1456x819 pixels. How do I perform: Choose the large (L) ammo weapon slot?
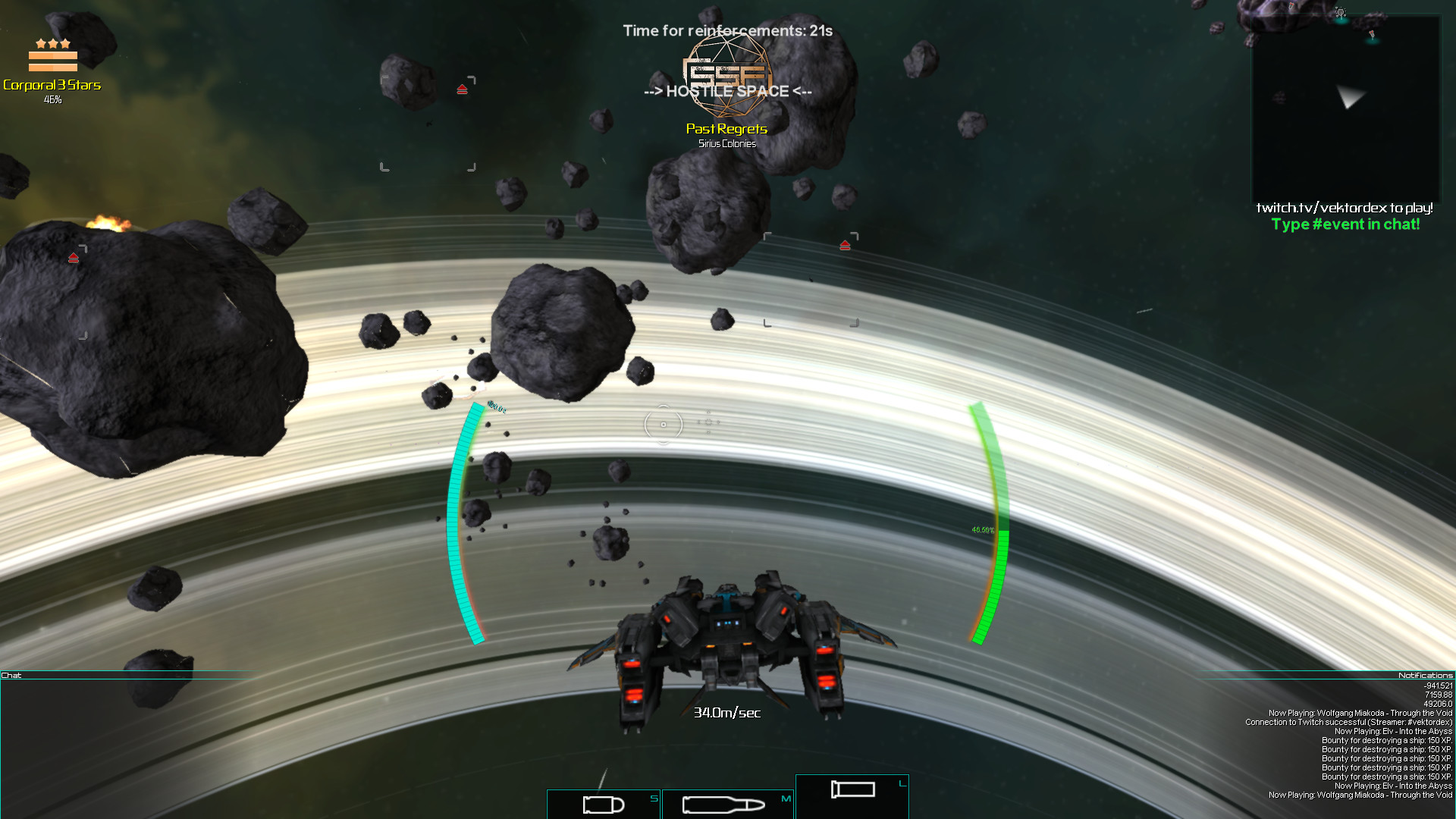click(852, 795)
